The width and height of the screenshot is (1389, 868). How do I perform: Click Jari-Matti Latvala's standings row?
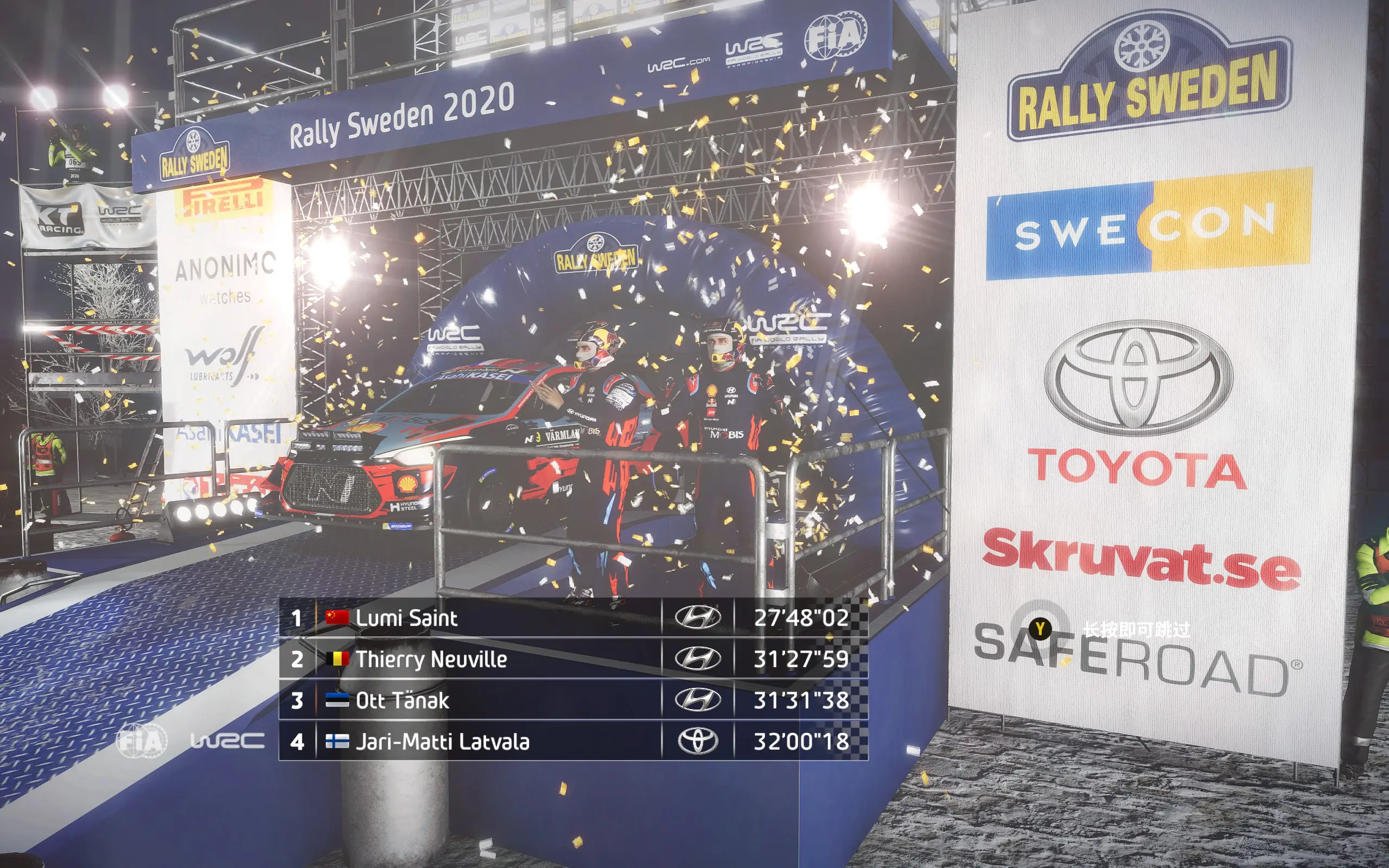[x=573, y=741]
